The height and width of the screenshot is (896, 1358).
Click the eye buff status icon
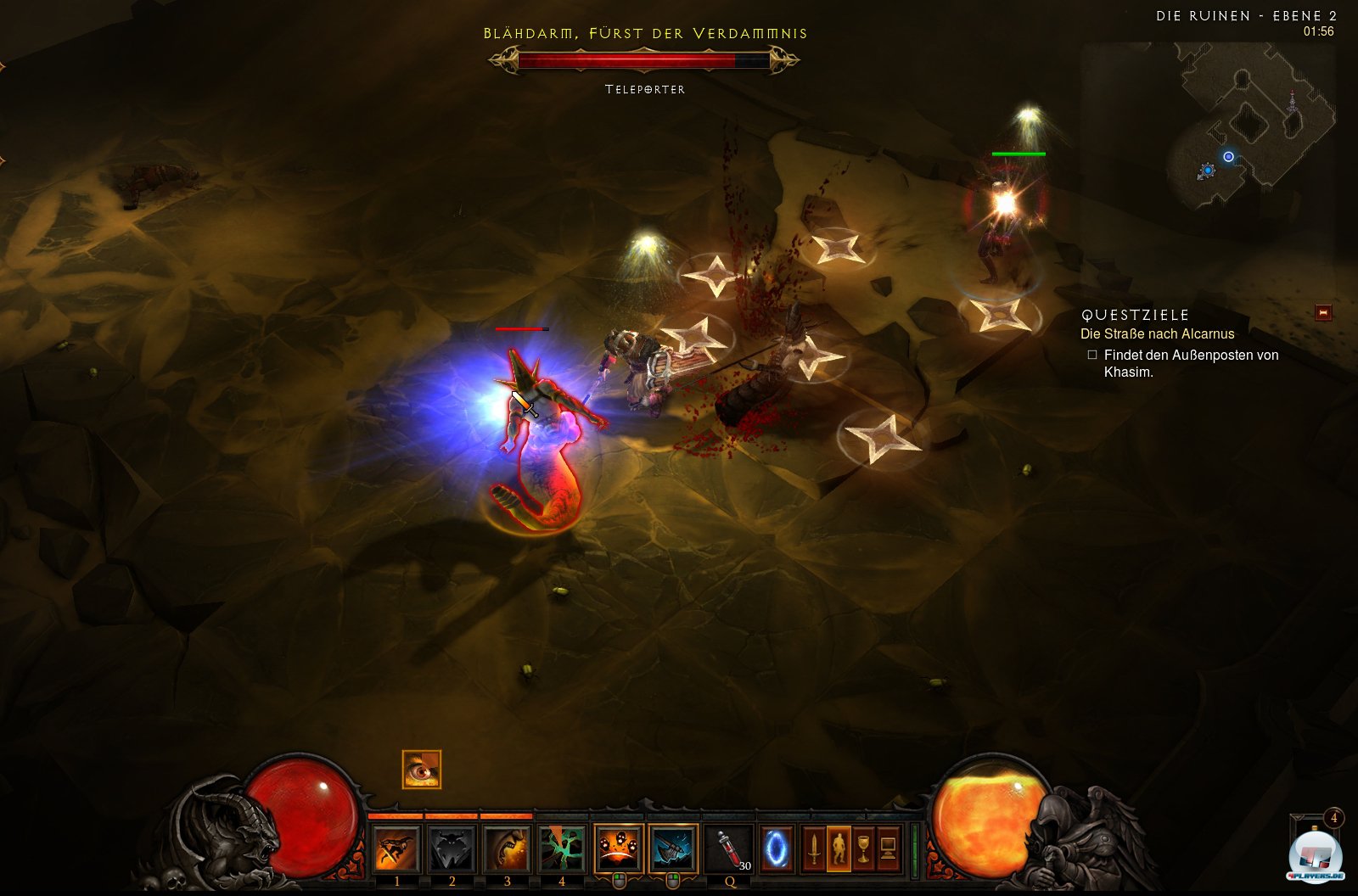[422, 770]
